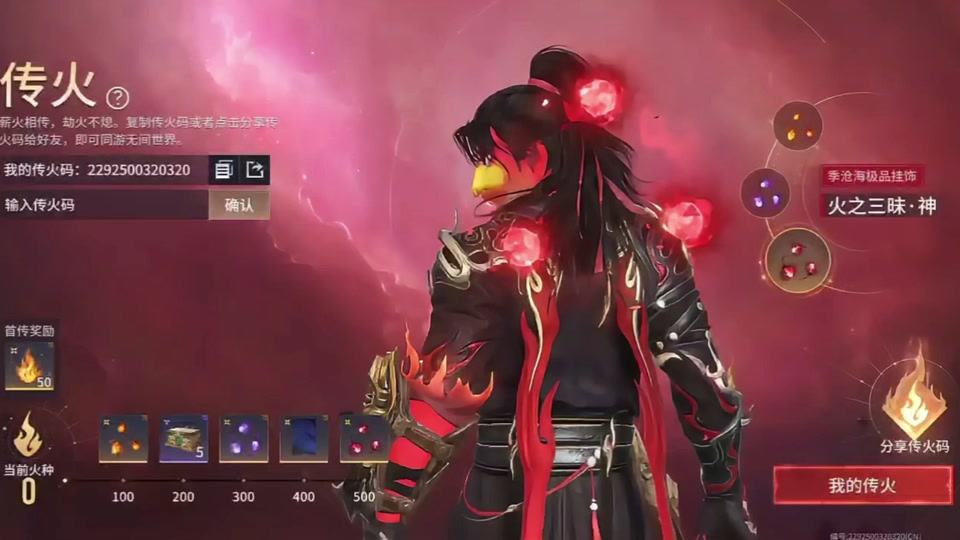Screen dimensions: 960x540
Task: Choose the red orb pendant variant
Action: tap(797, 260)
